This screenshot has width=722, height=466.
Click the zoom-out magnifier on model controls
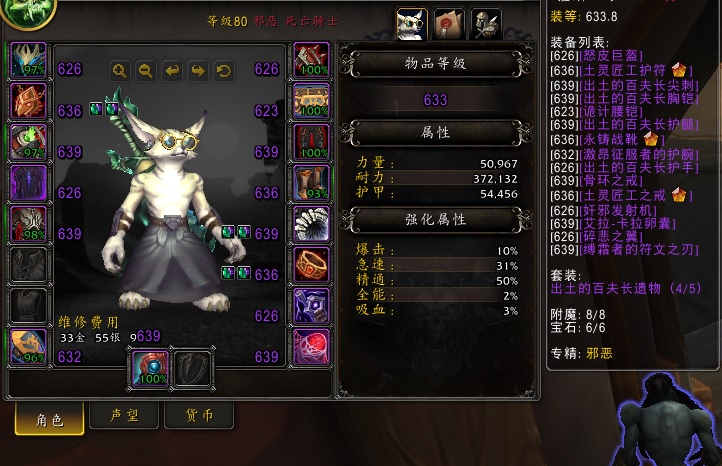pos(146,70)
